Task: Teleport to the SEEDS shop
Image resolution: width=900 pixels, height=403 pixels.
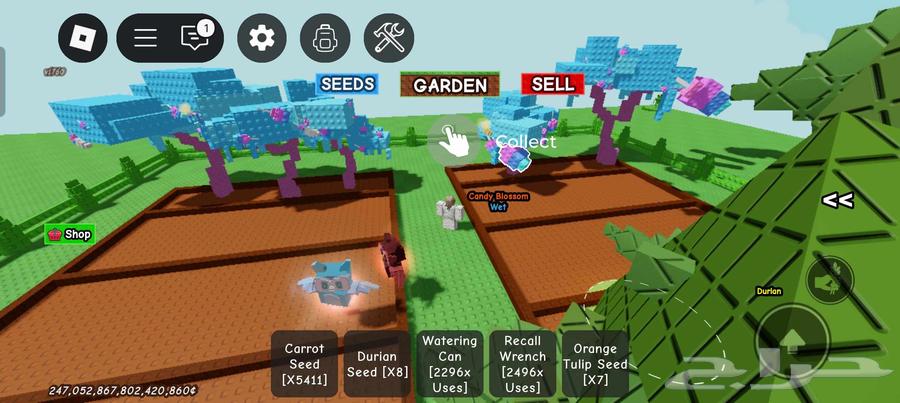Action: pyautogui.click(x=346, y=84)
